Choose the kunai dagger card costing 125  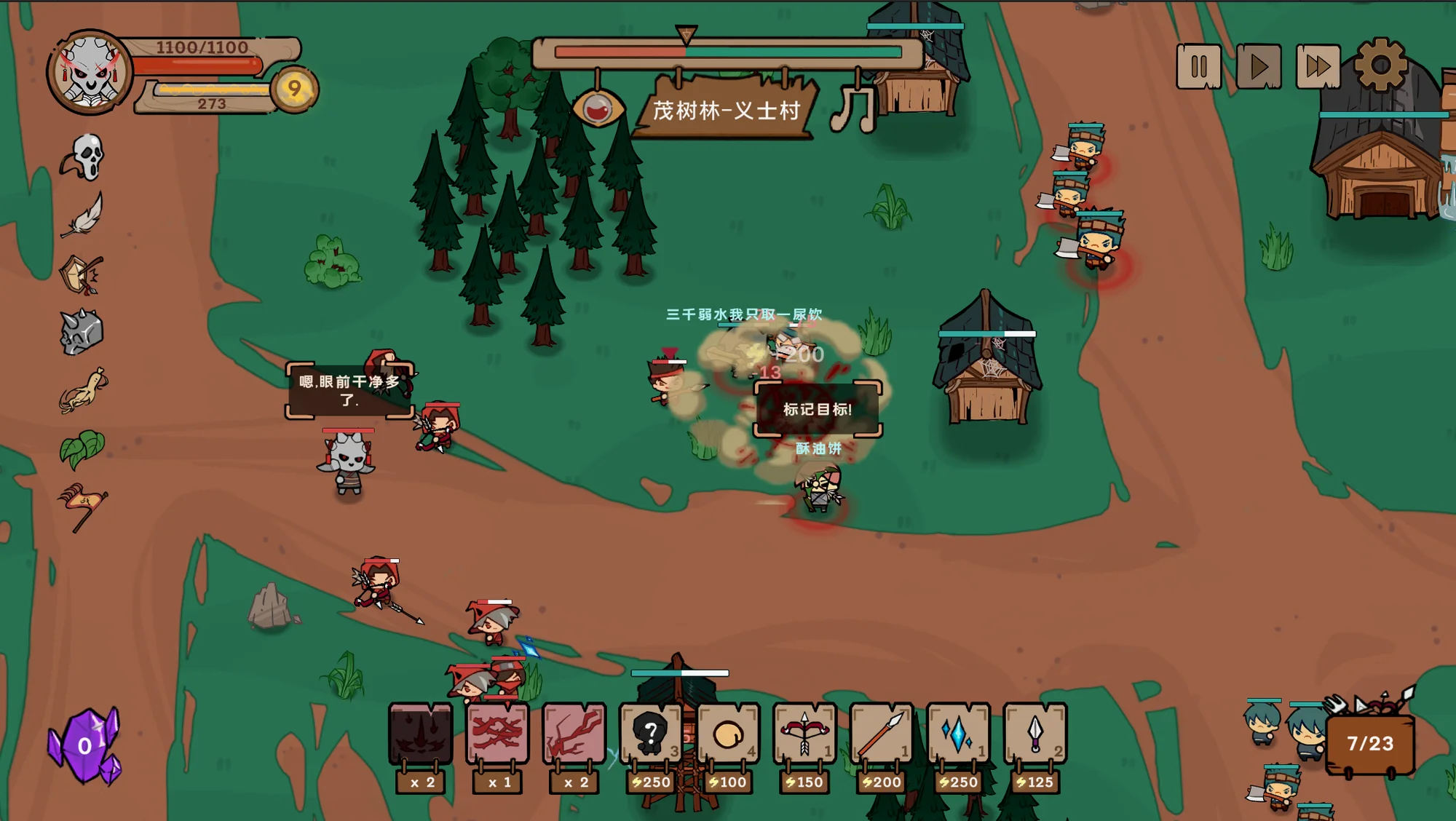click(x=1034, y=733)
